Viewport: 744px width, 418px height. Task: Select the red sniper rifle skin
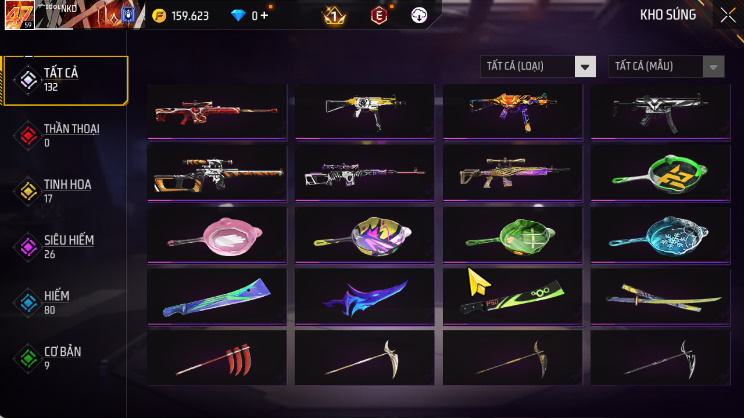coord(217,109)
